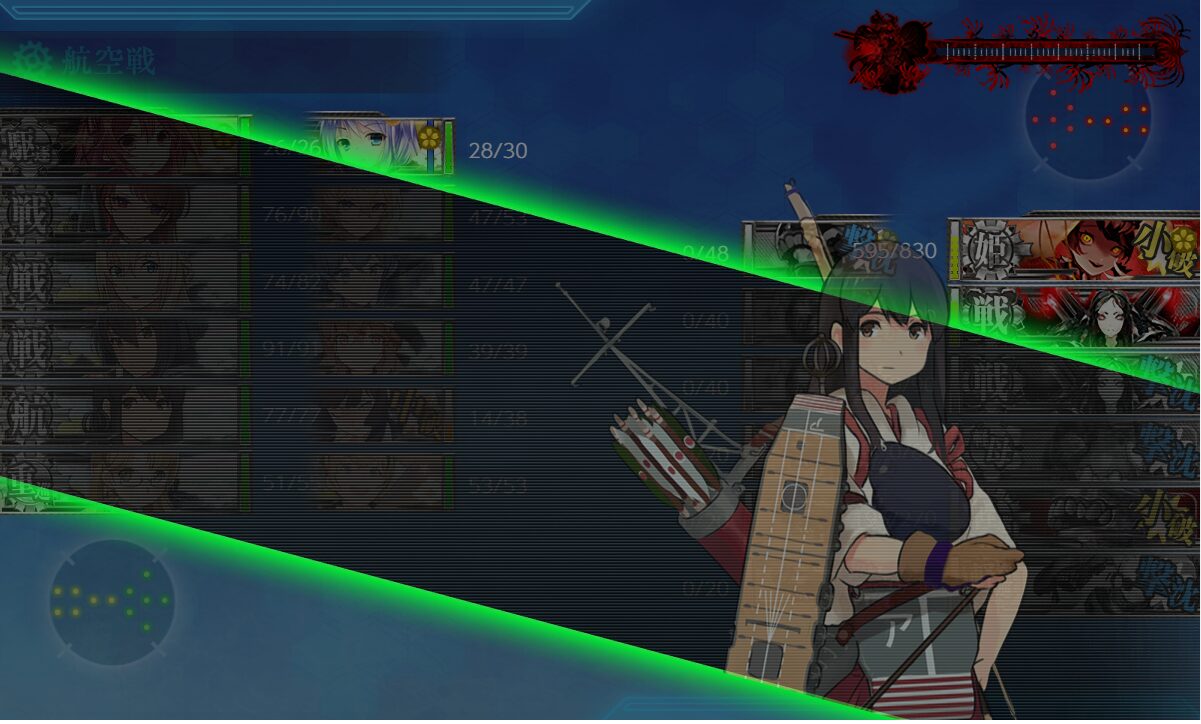Click the enemy formation radar
Screen dimensions: 1201x724
1088,117
